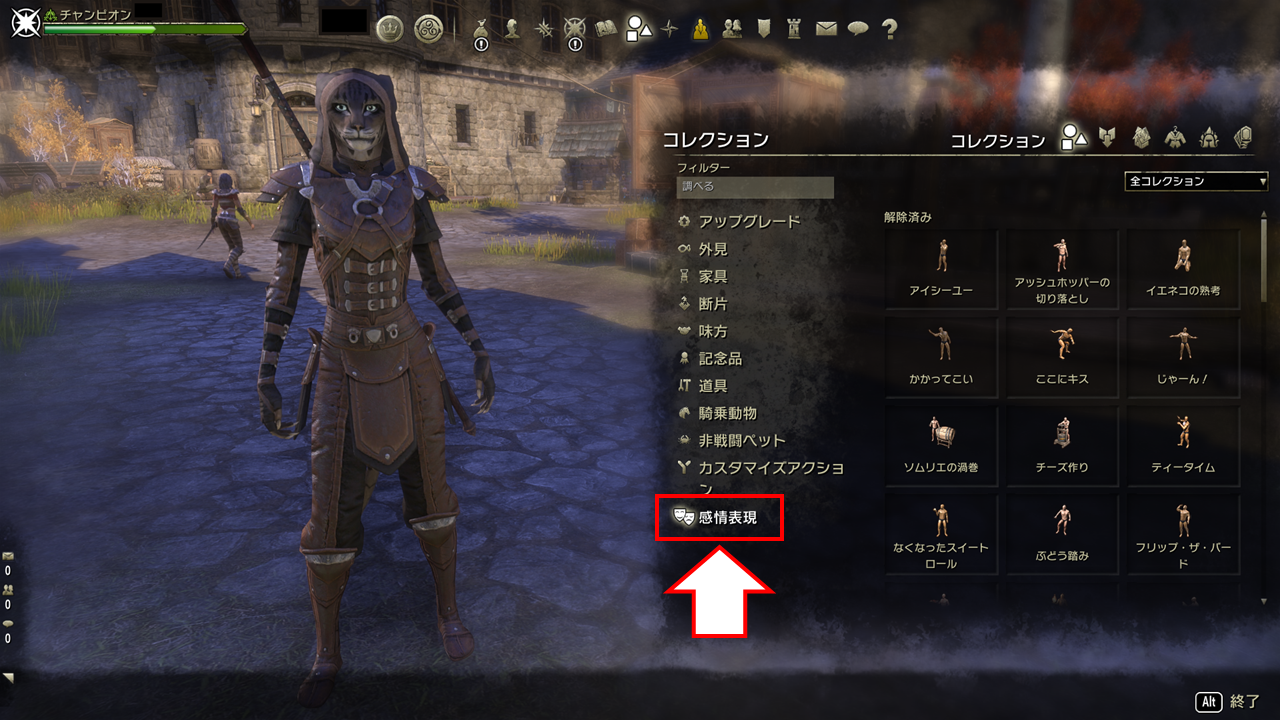Choose the 外見 category
The image size is (1280, 720).
713,249
